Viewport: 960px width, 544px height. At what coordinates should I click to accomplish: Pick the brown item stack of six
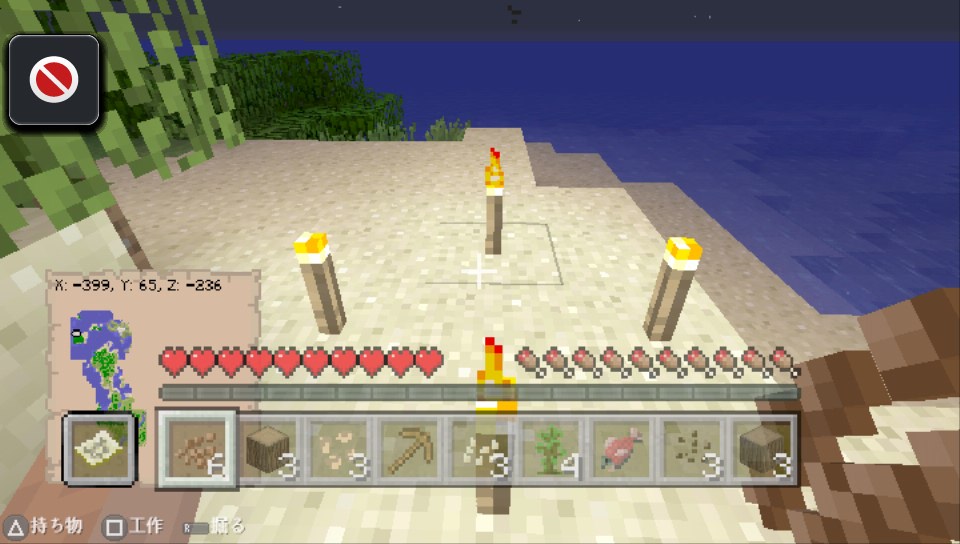(x=196, y=447)
